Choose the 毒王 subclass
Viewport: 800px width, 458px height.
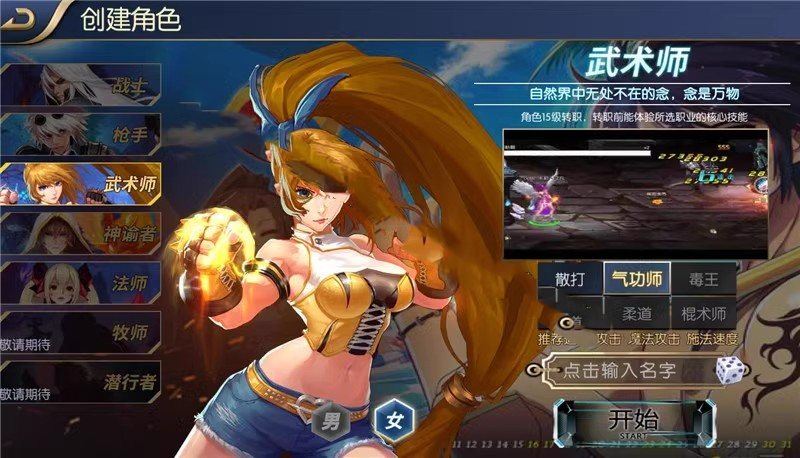coord(703,278)
